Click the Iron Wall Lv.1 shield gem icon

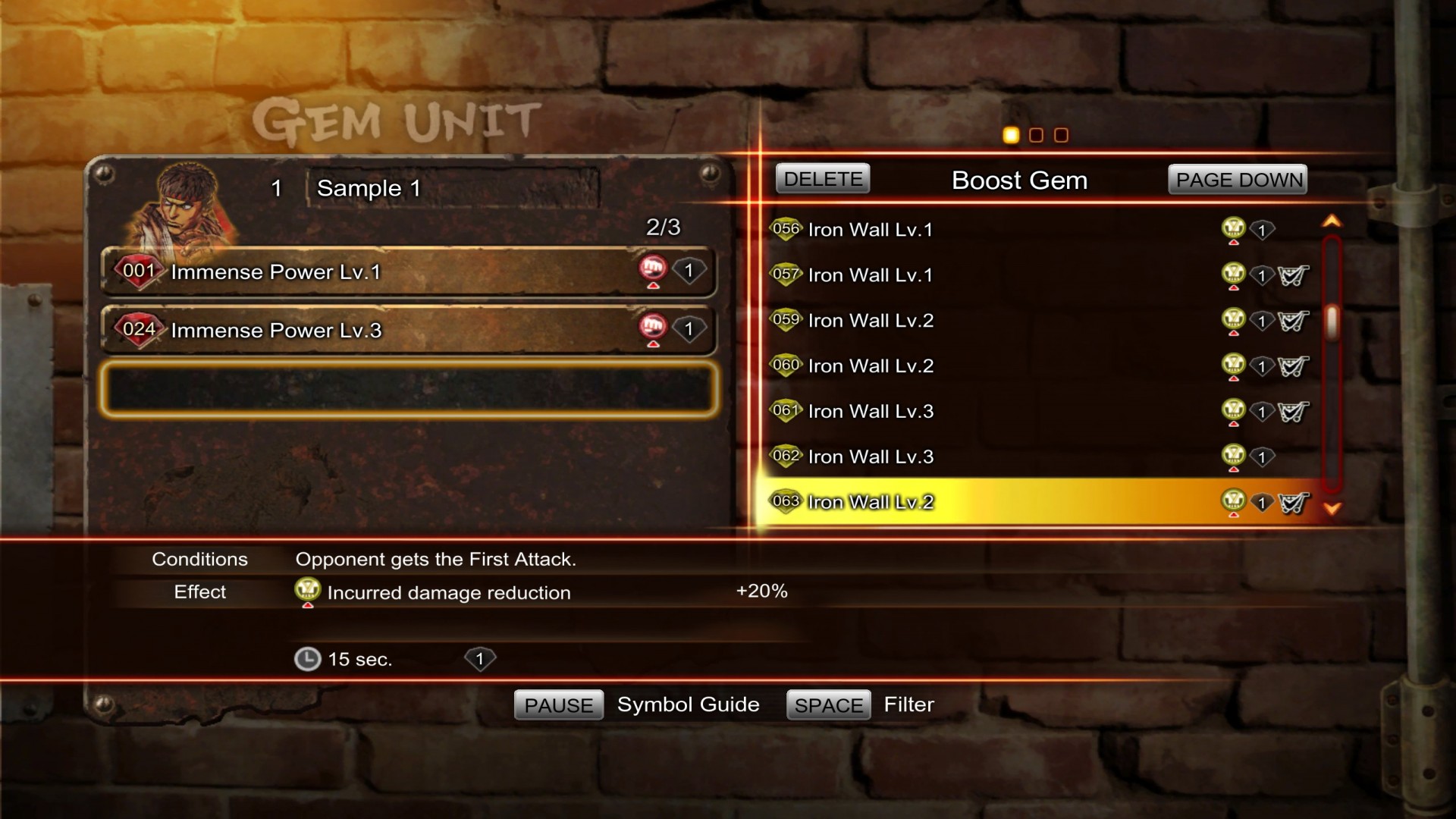786,229
